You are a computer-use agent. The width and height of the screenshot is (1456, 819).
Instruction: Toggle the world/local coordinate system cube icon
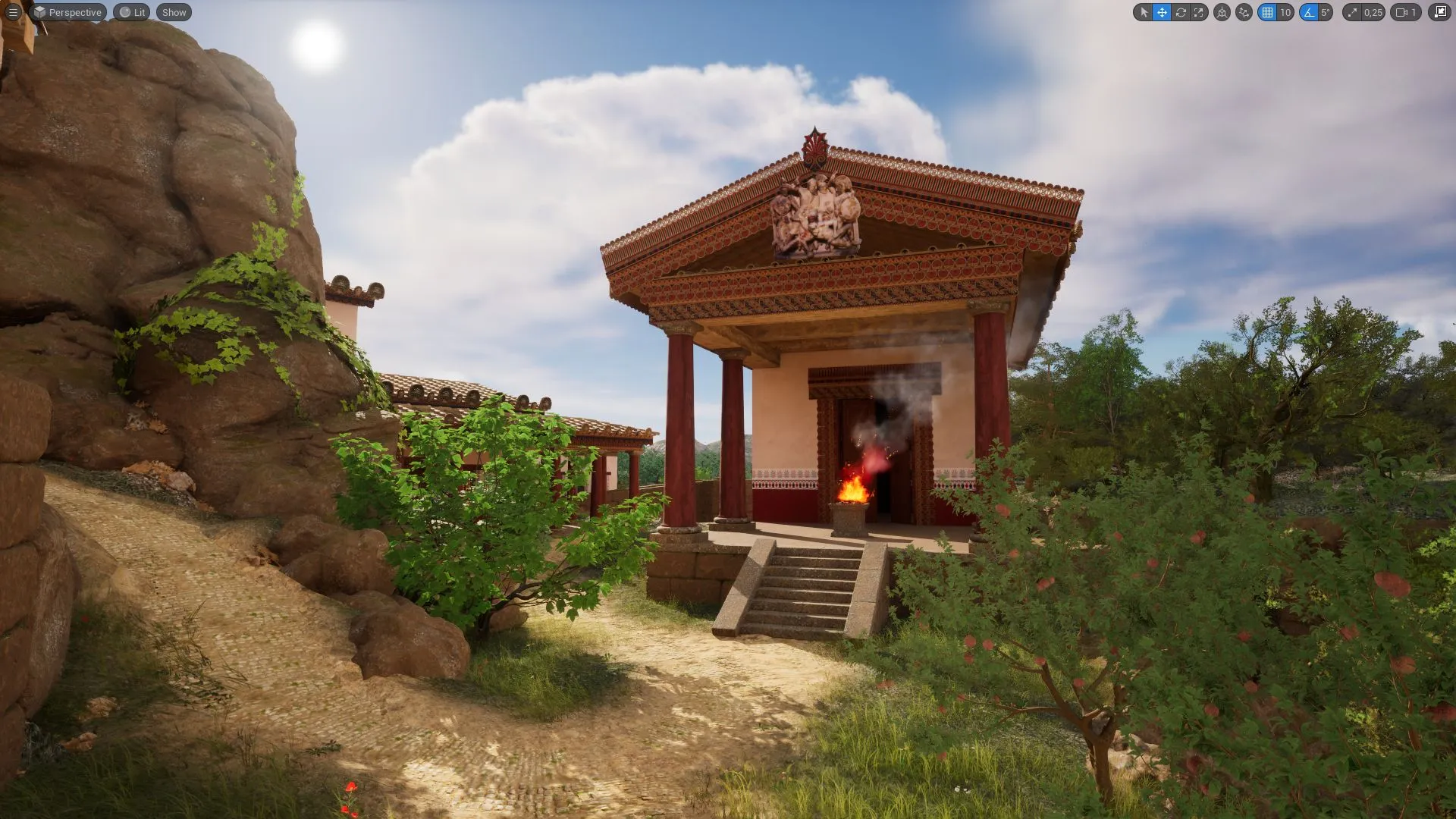tap(1222, 12)
